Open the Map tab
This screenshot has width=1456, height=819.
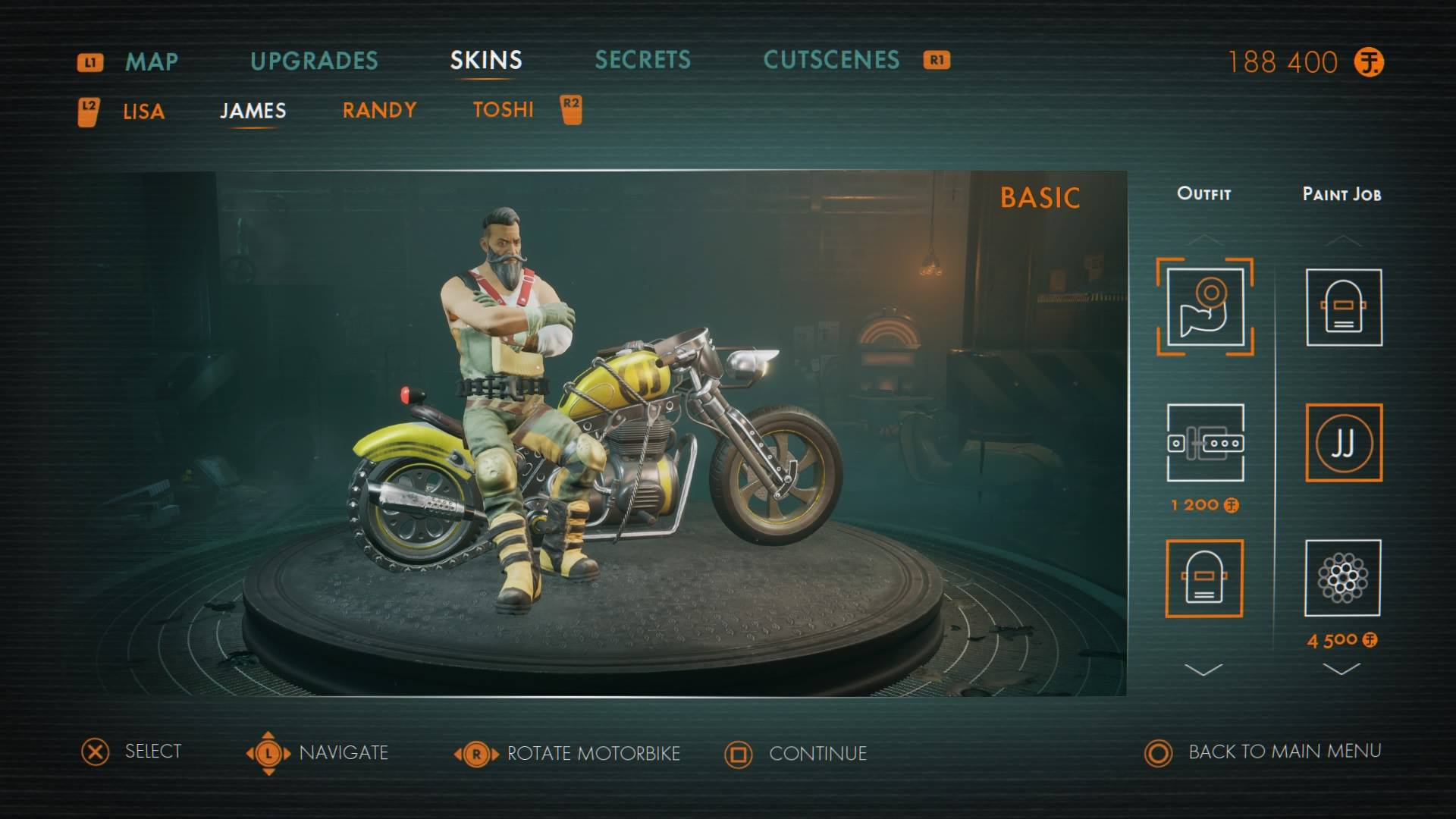(152, 61)
